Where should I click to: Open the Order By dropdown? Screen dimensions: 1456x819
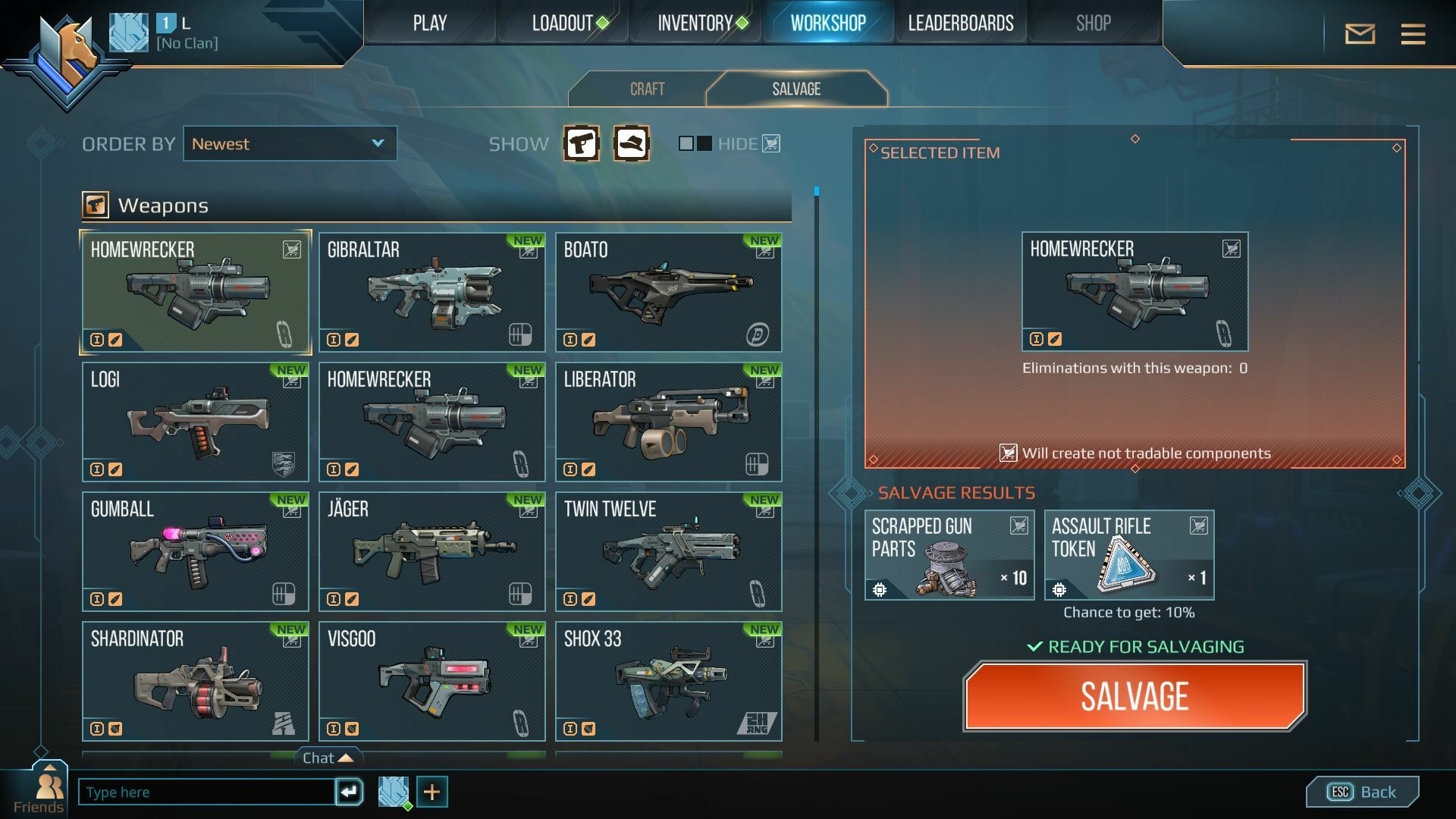click(290, 144)
